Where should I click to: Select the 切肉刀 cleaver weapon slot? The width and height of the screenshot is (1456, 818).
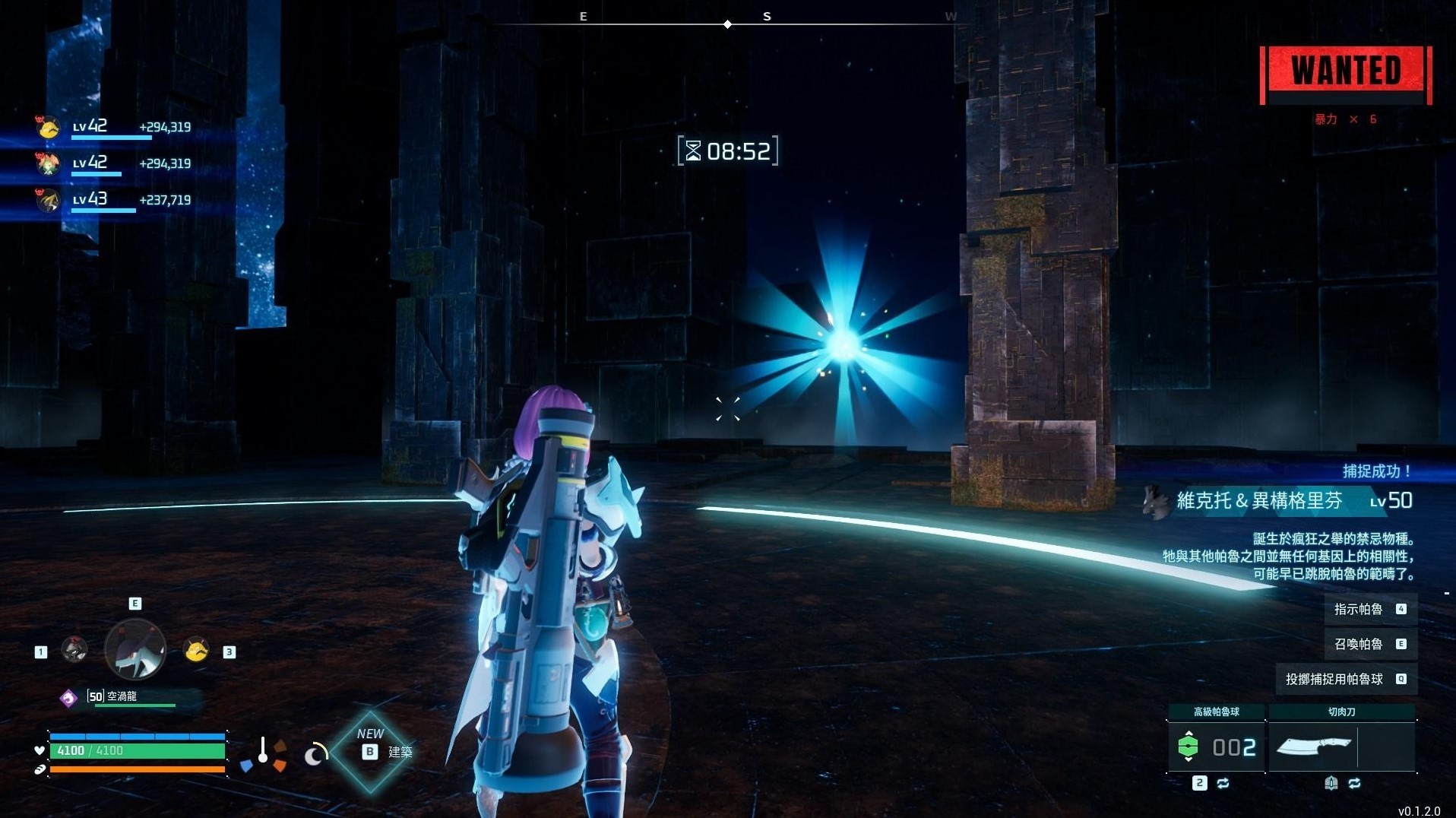[1341, 747]
